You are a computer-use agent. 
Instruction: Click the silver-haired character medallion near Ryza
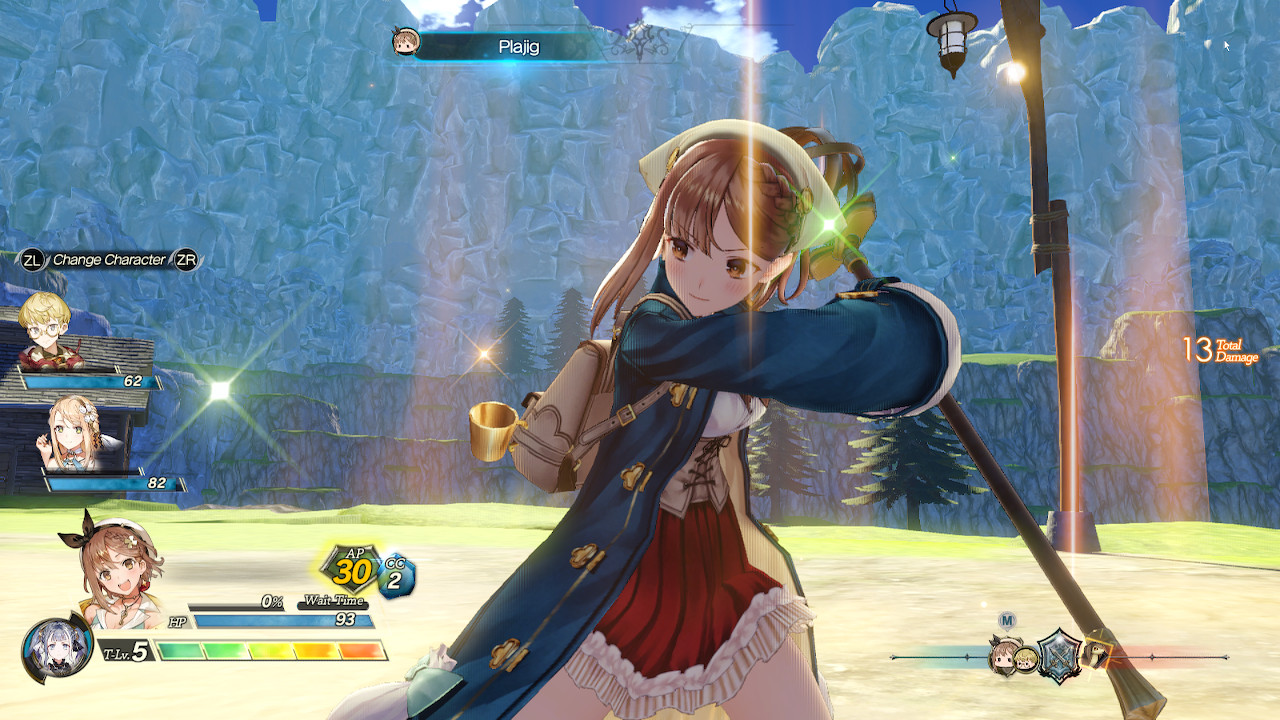point(56,650)
